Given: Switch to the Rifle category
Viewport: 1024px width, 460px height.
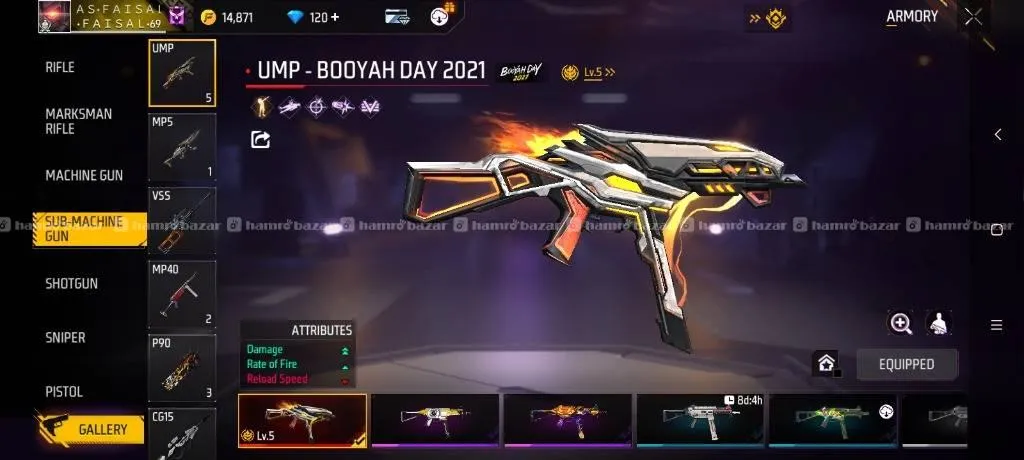Looking at the screenshot, I should 60,68.
